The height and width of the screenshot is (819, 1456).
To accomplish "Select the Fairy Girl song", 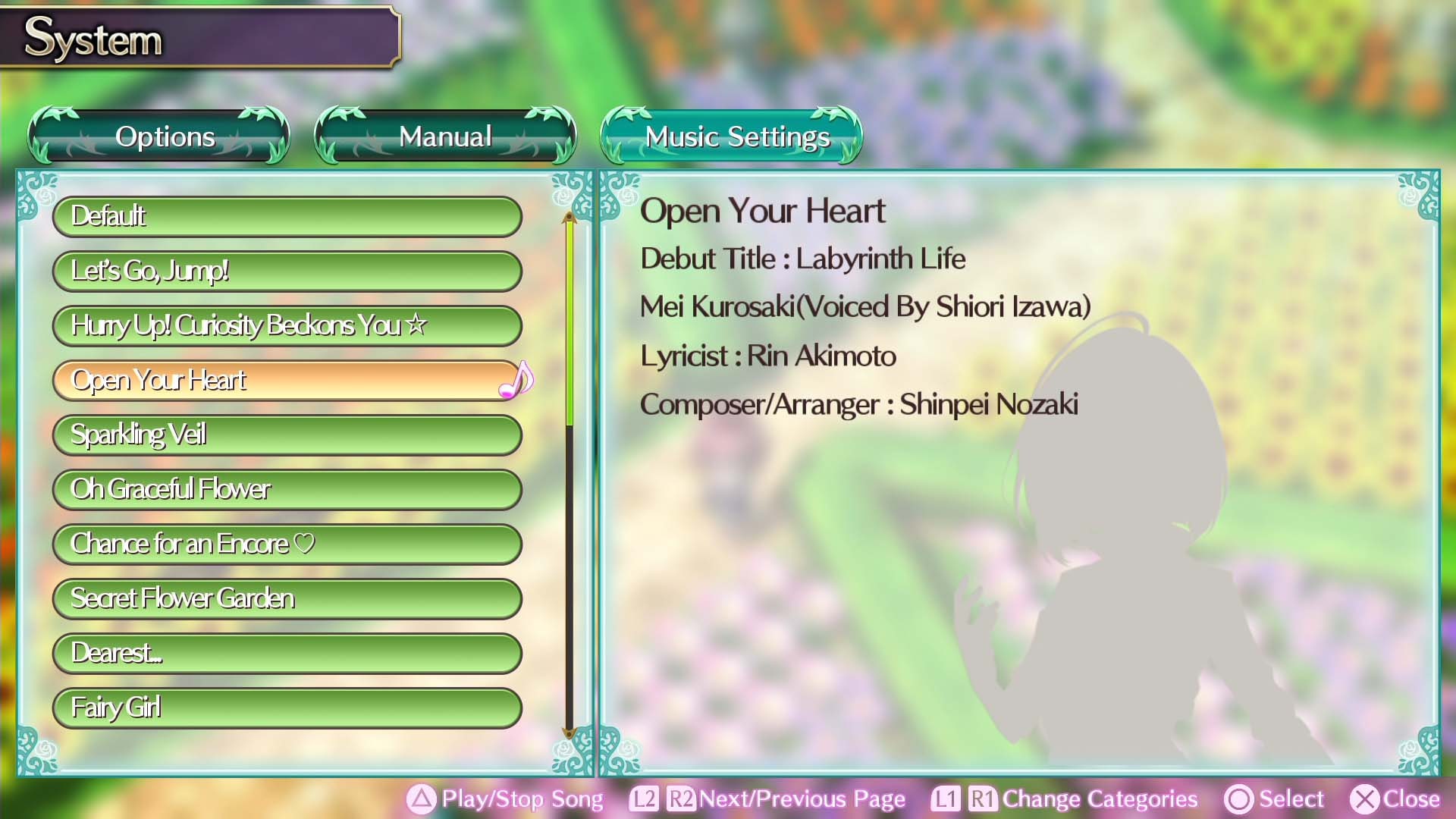I will pyautogui.click(x=286, y=707).
